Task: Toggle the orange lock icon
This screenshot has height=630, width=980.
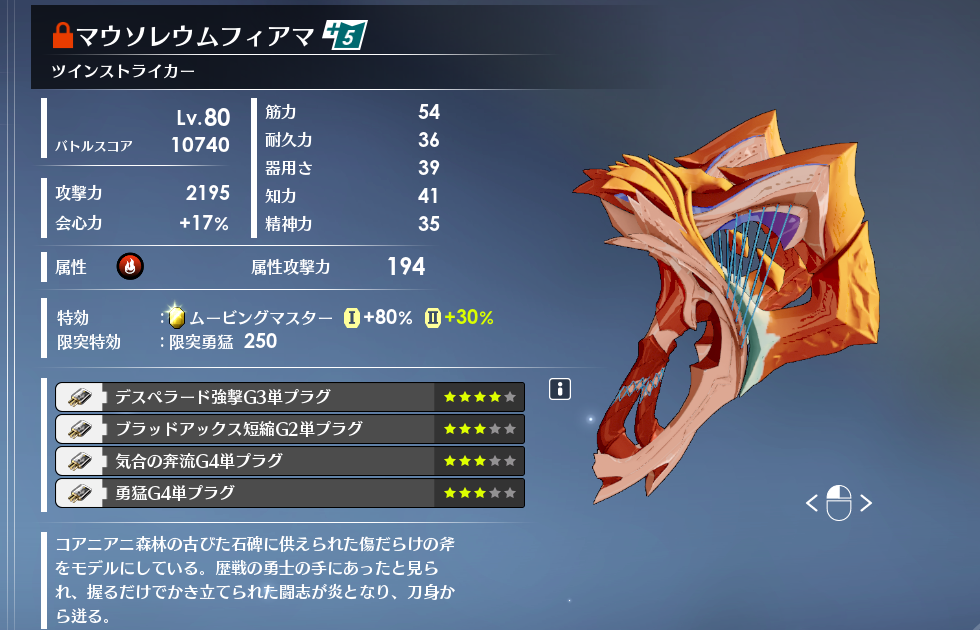Action: (63, 39)
